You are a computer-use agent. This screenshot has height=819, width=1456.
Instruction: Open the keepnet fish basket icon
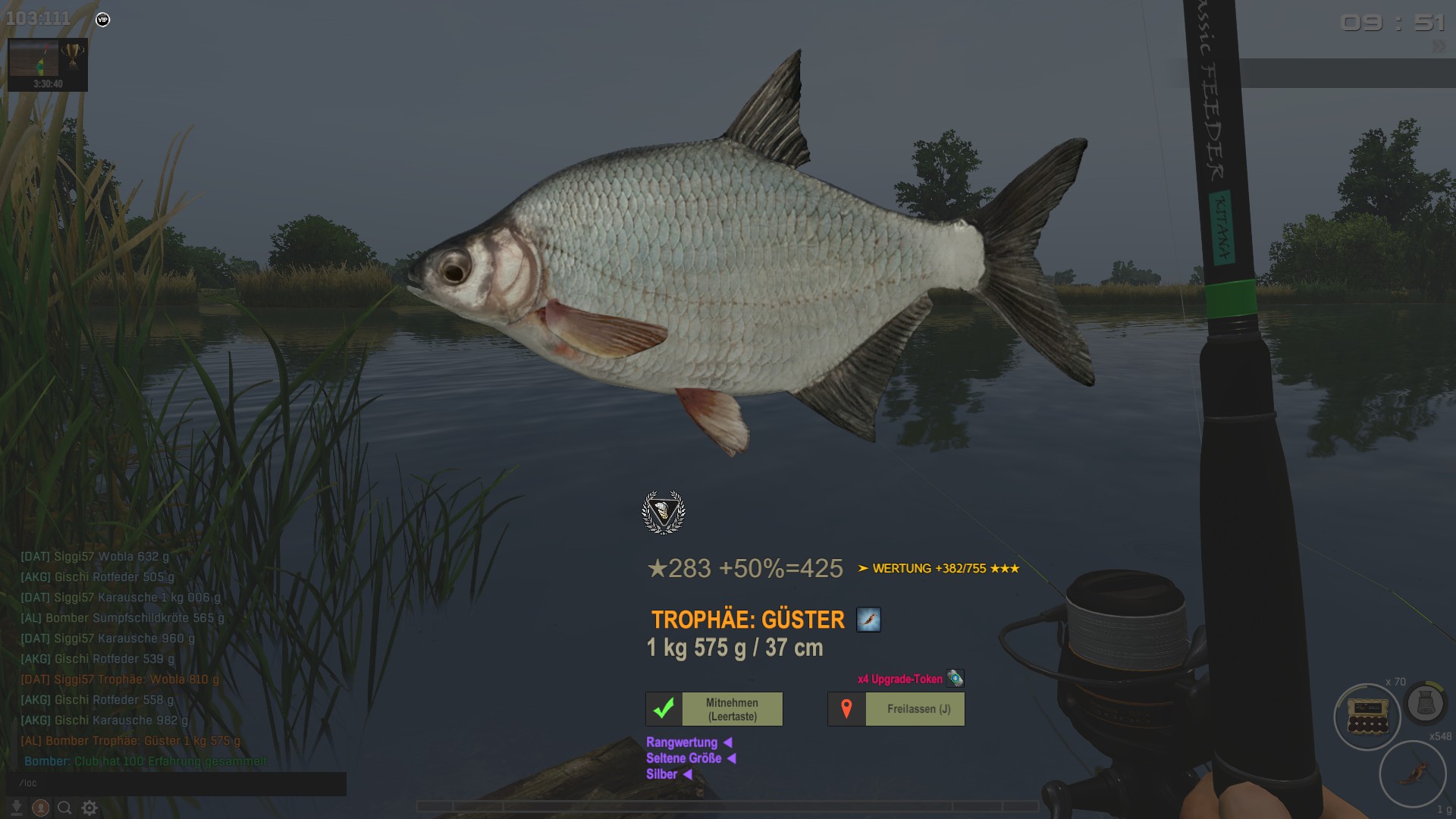(x=1425, y=704)
